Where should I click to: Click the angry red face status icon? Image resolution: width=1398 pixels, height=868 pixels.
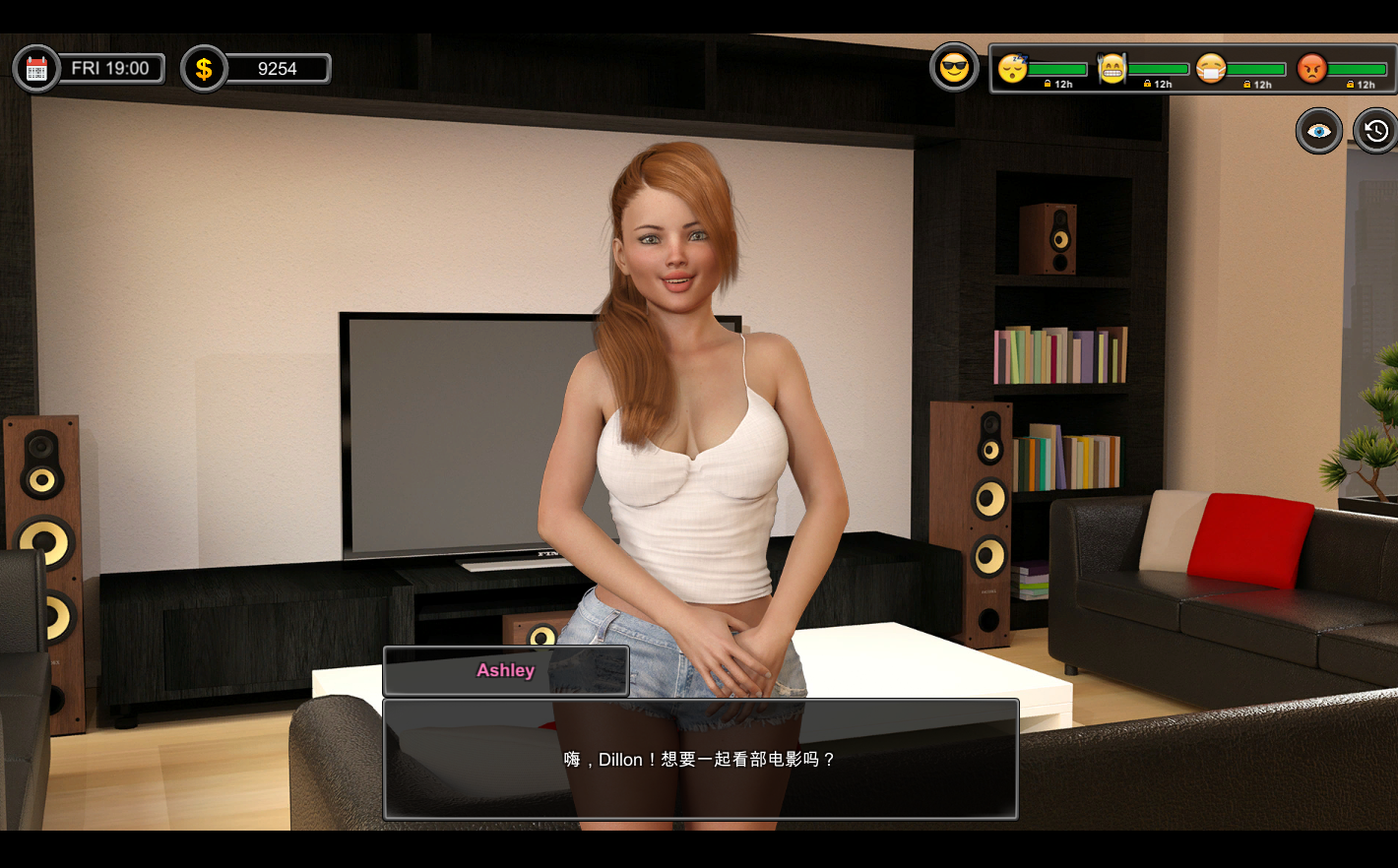point(1311,68)
